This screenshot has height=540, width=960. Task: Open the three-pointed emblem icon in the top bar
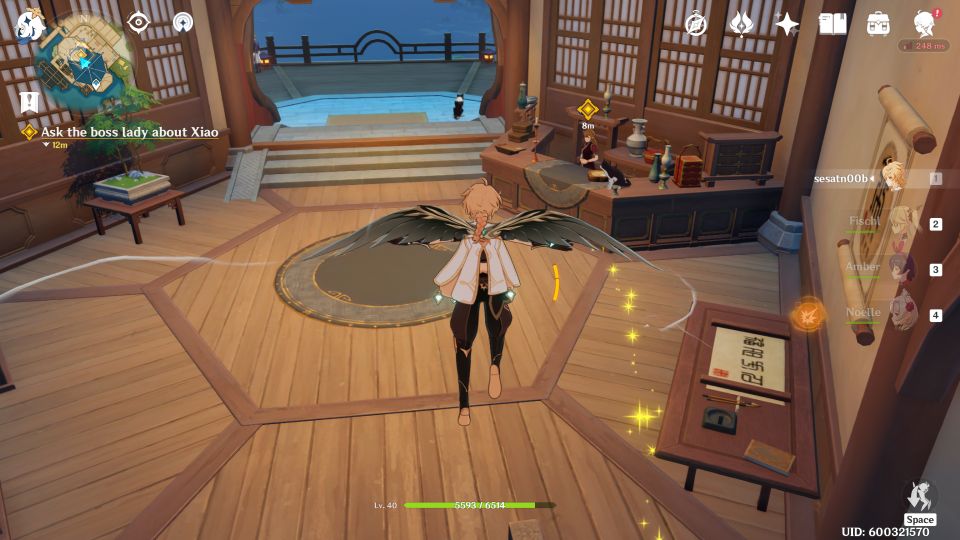tap(741, 24)
